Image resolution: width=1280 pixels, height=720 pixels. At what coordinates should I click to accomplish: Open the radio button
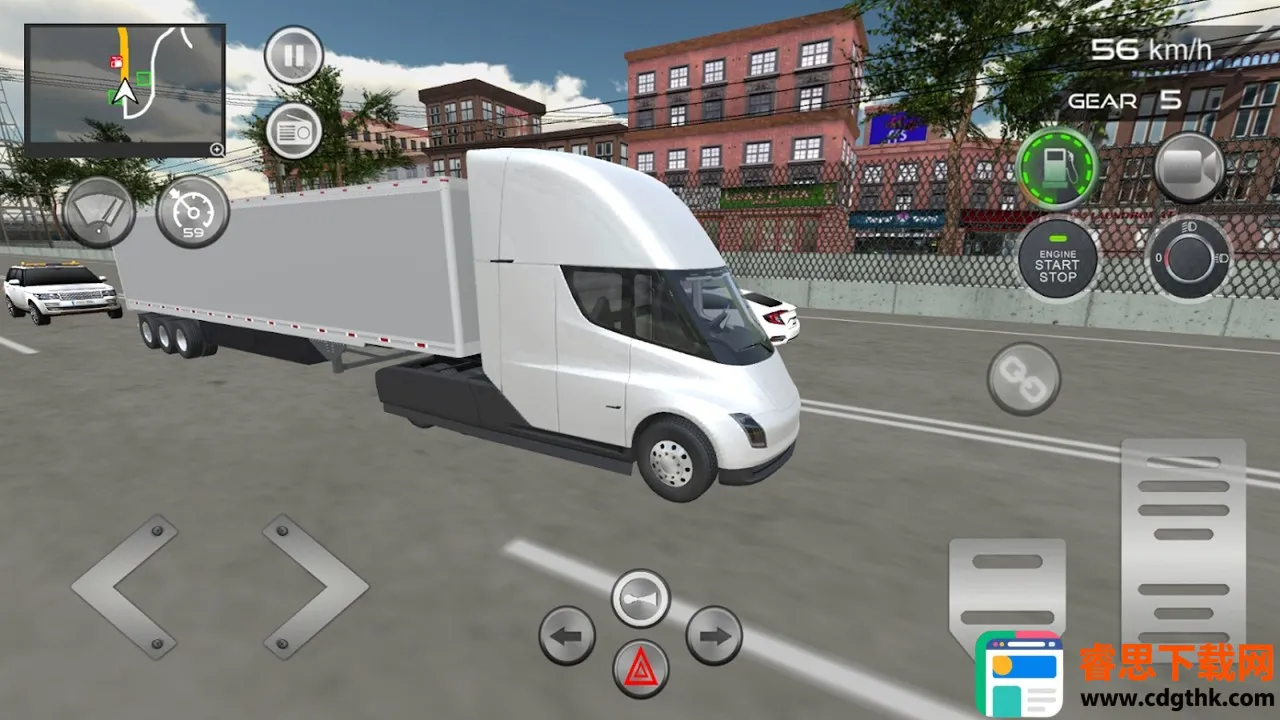tap(293, 131)
